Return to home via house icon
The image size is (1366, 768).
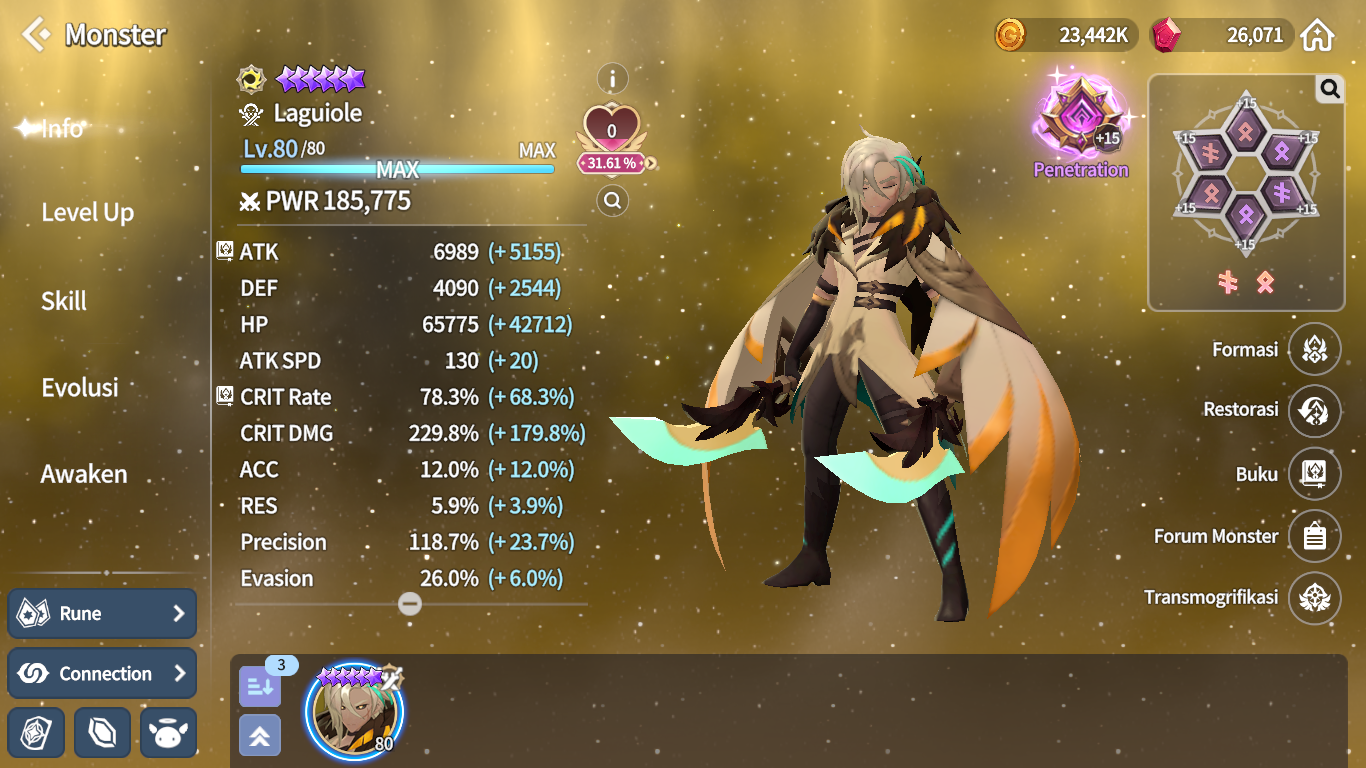pyautogui.click(x=1318, y=36)
